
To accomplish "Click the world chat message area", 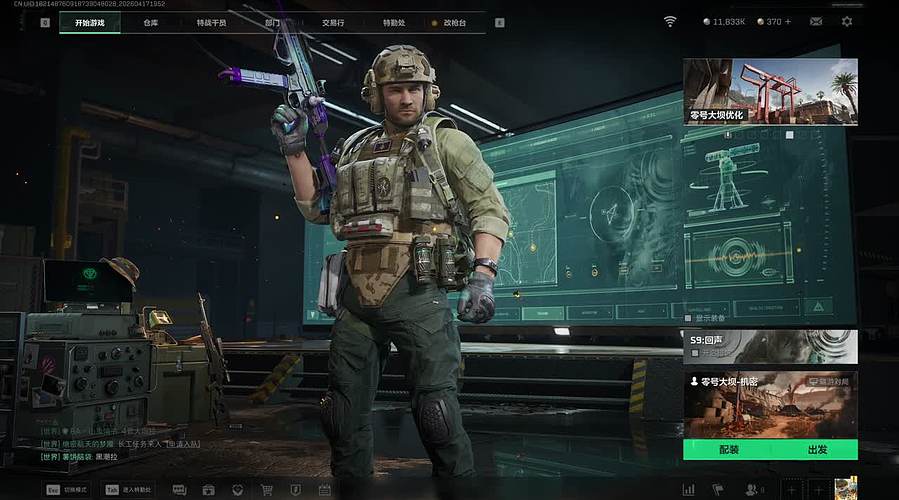I will coord(110,443).
